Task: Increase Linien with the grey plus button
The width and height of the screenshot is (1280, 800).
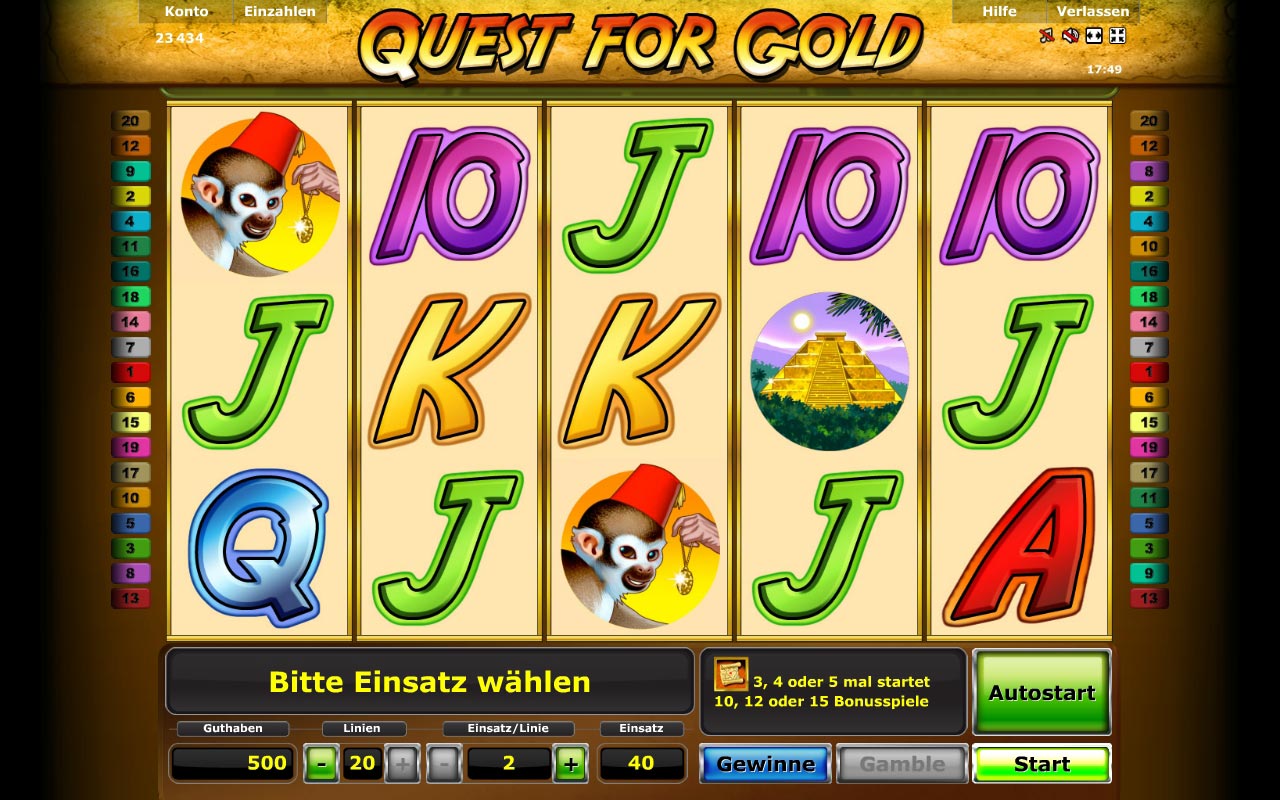Action: (402, 764)
